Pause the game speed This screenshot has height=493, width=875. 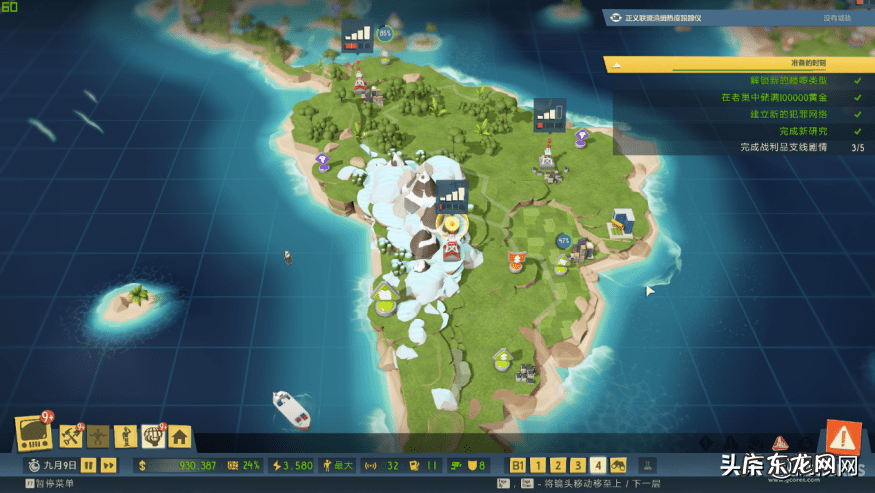tap(88, 465)
